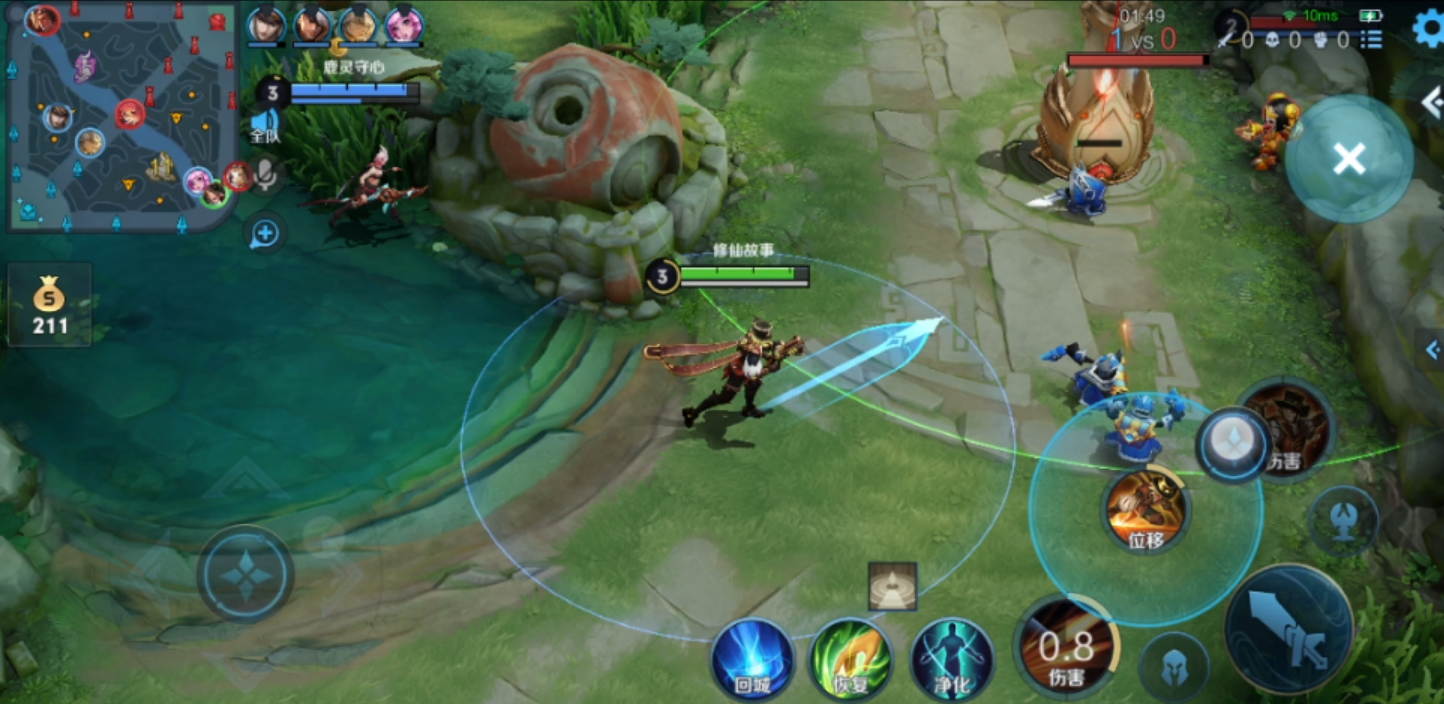Hit the sword basic attack button

point(1289,628)
